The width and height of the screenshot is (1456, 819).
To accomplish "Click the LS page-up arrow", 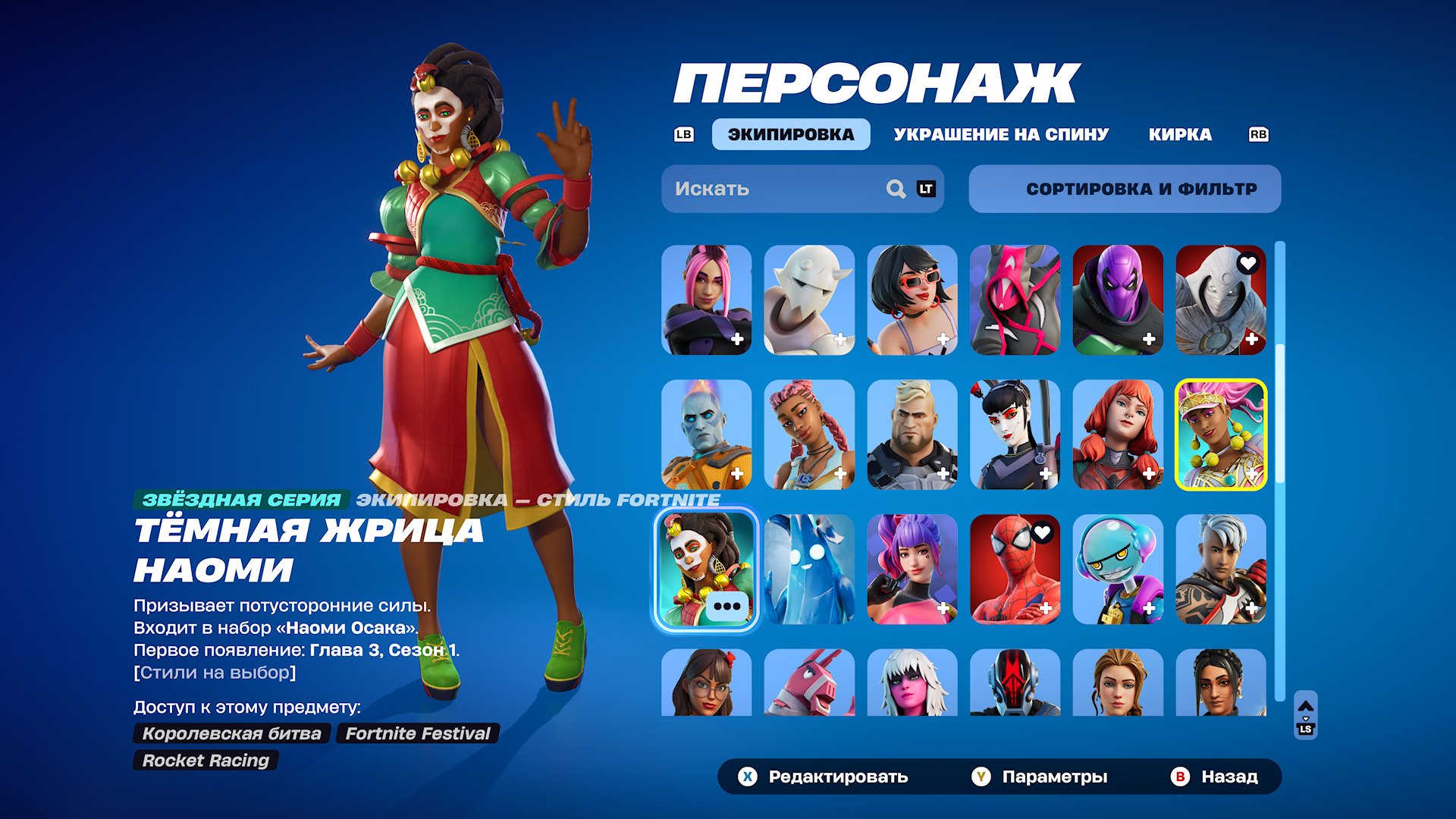I will pos(1306,705).
